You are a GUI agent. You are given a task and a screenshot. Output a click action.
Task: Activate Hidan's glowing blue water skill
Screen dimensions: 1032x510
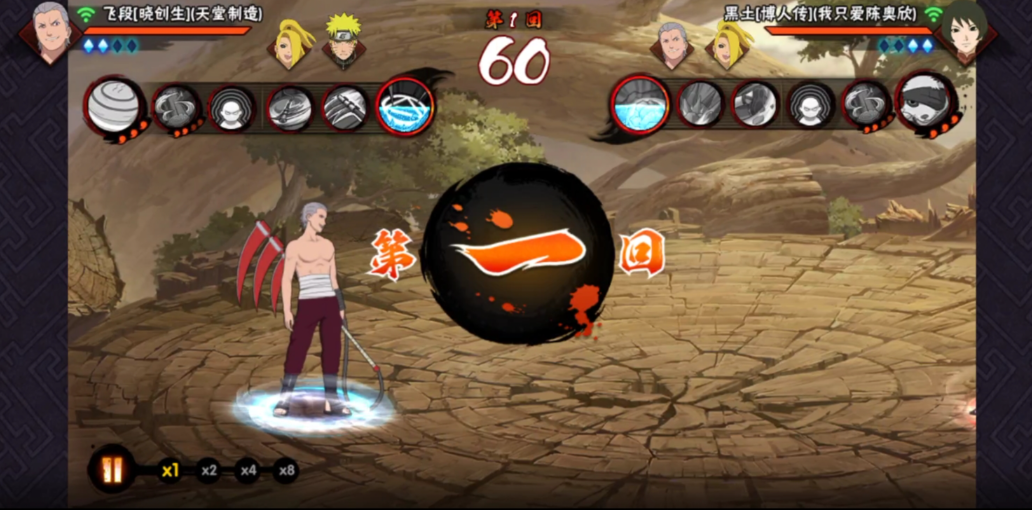pos(406,106)
